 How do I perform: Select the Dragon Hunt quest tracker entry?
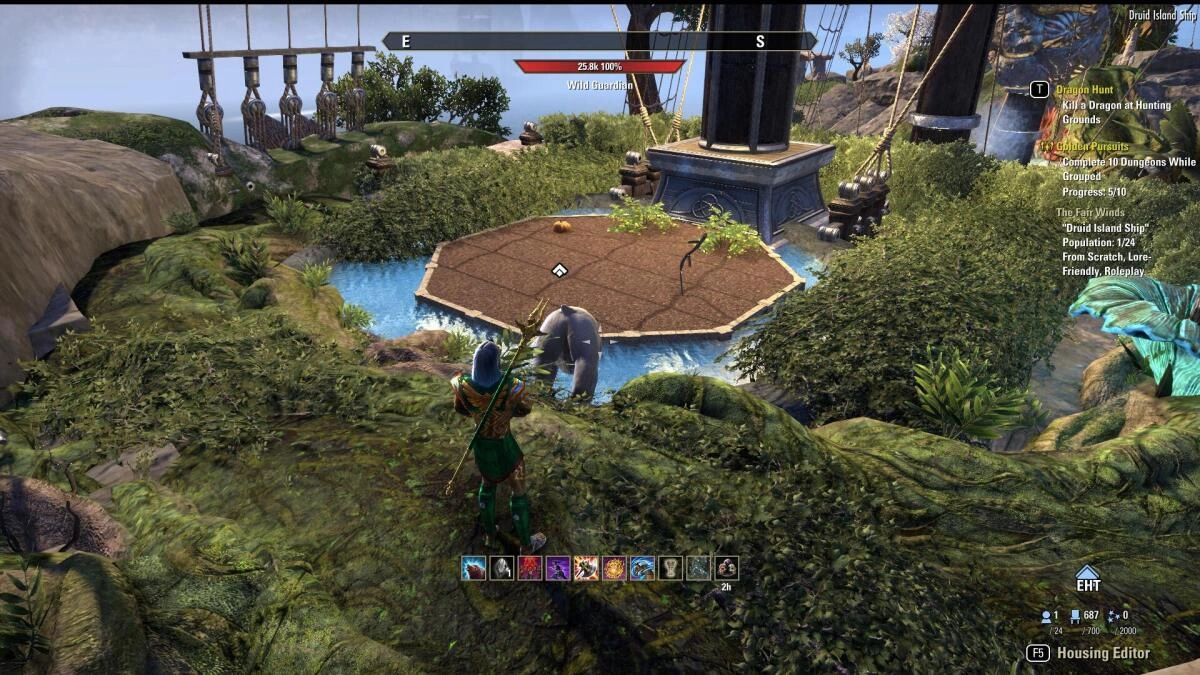coord(1085,90)
